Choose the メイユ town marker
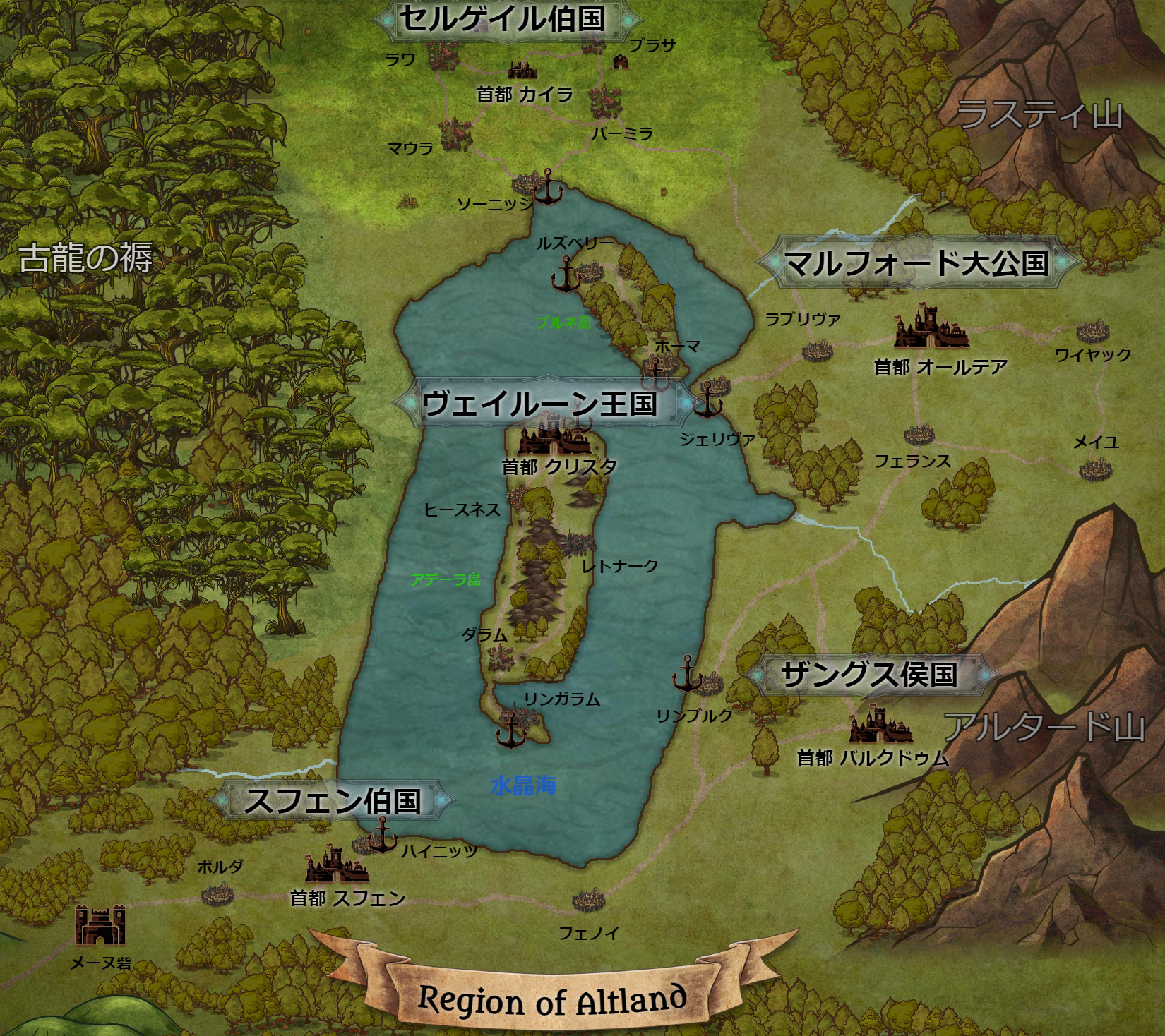 tap(1094, 469)
